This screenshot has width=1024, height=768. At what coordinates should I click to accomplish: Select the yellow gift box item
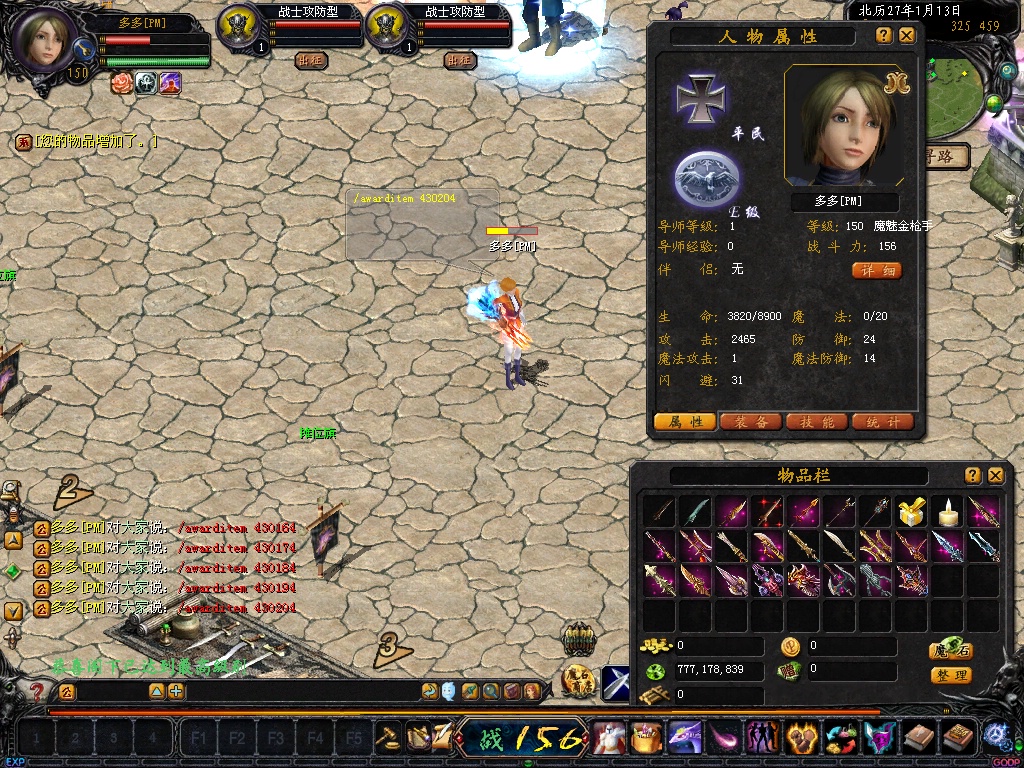click(x=910, y=513)
